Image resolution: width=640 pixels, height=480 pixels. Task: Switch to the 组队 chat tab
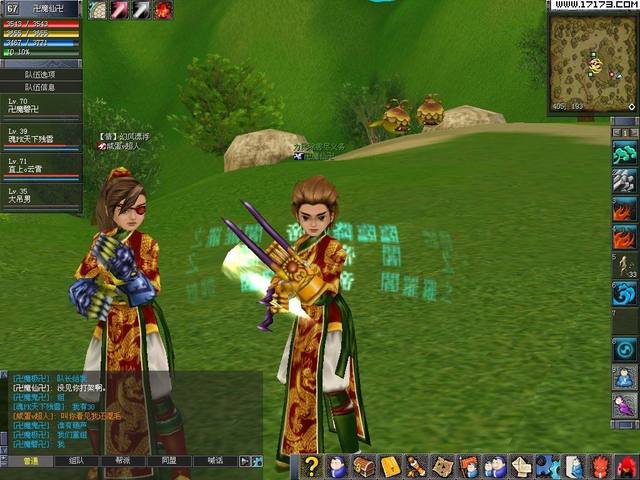77,461
